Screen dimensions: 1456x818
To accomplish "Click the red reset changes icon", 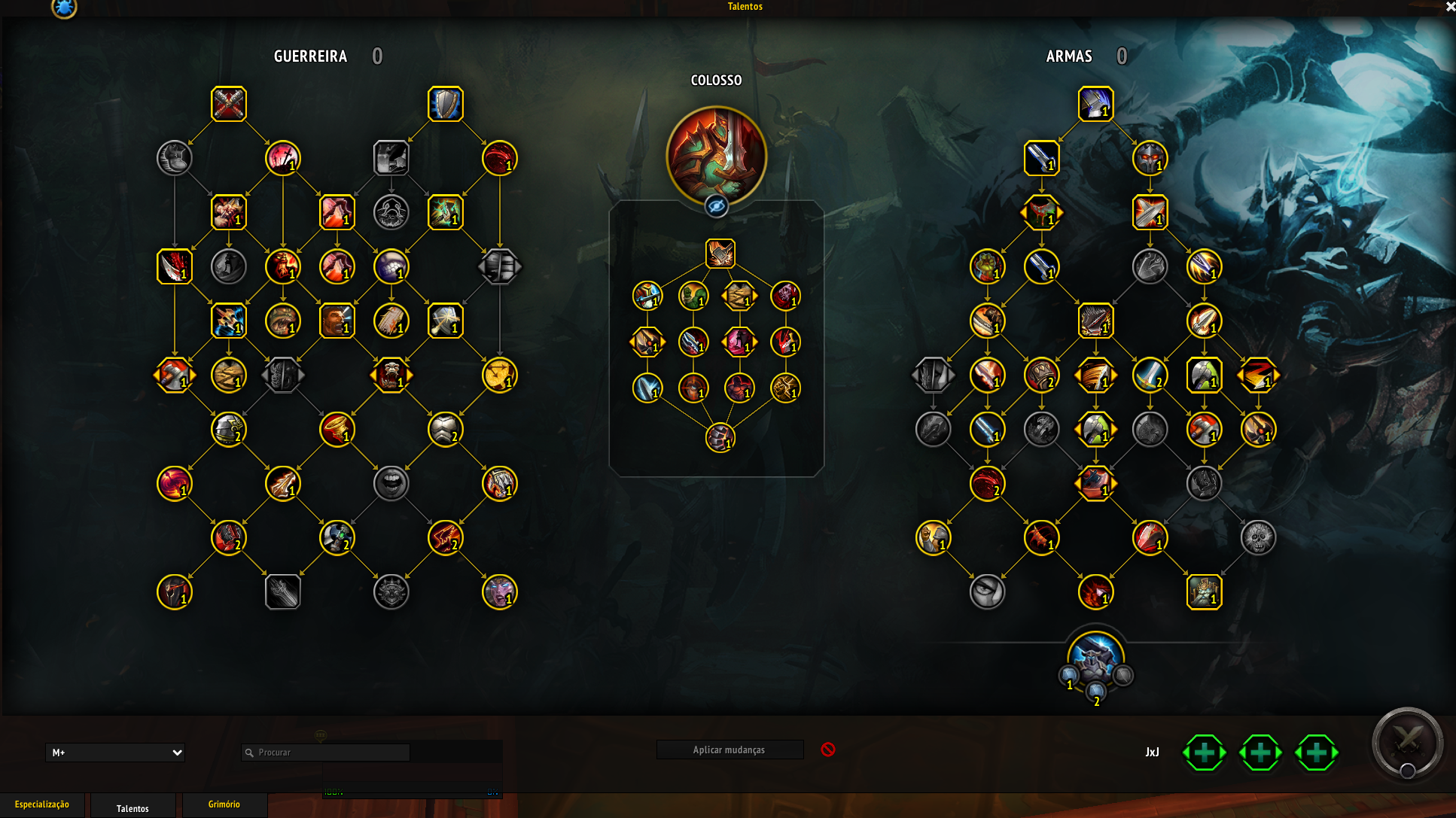I will point(828,750).
